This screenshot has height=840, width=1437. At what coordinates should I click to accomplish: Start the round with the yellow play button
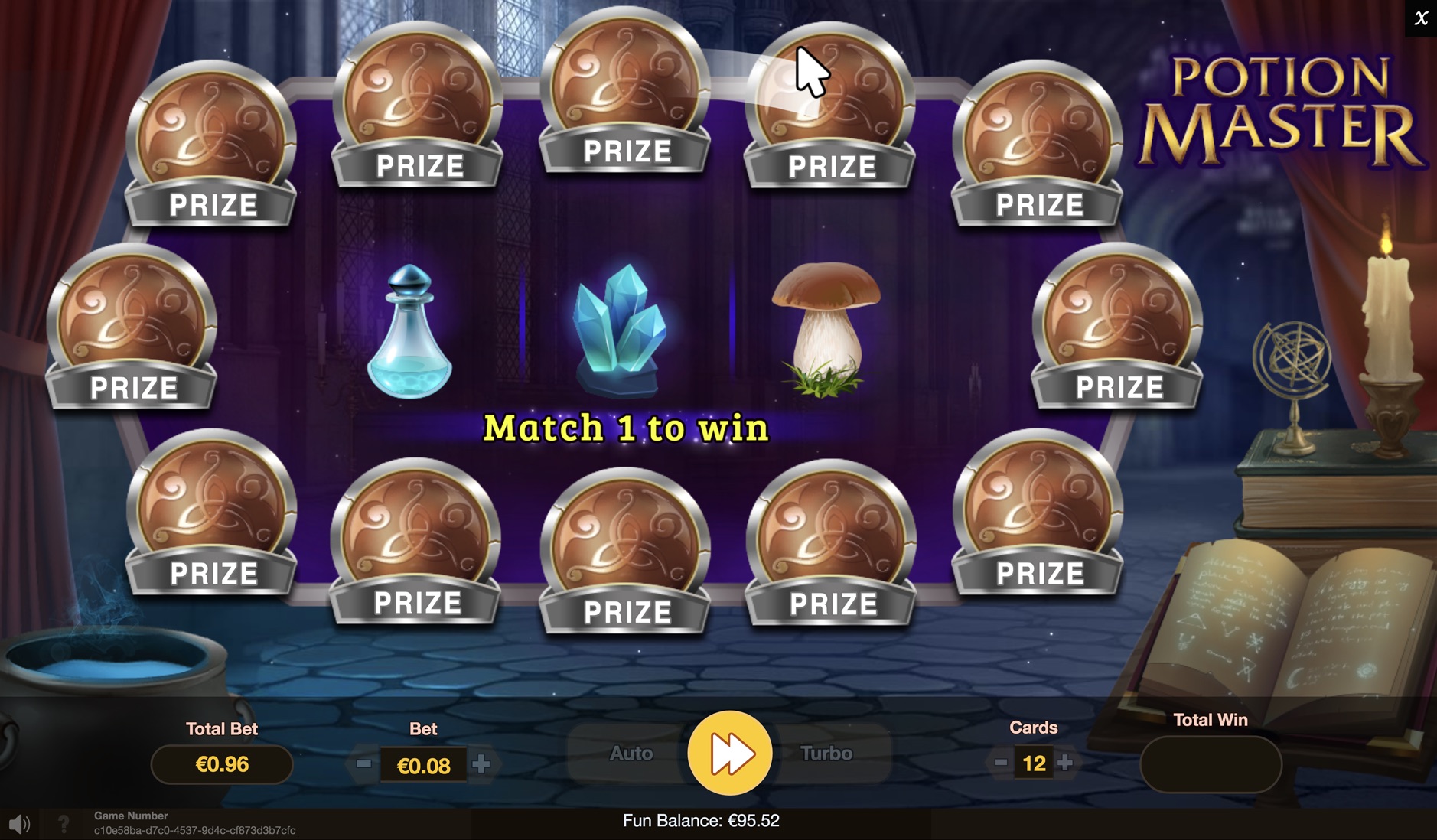[729, 753]
